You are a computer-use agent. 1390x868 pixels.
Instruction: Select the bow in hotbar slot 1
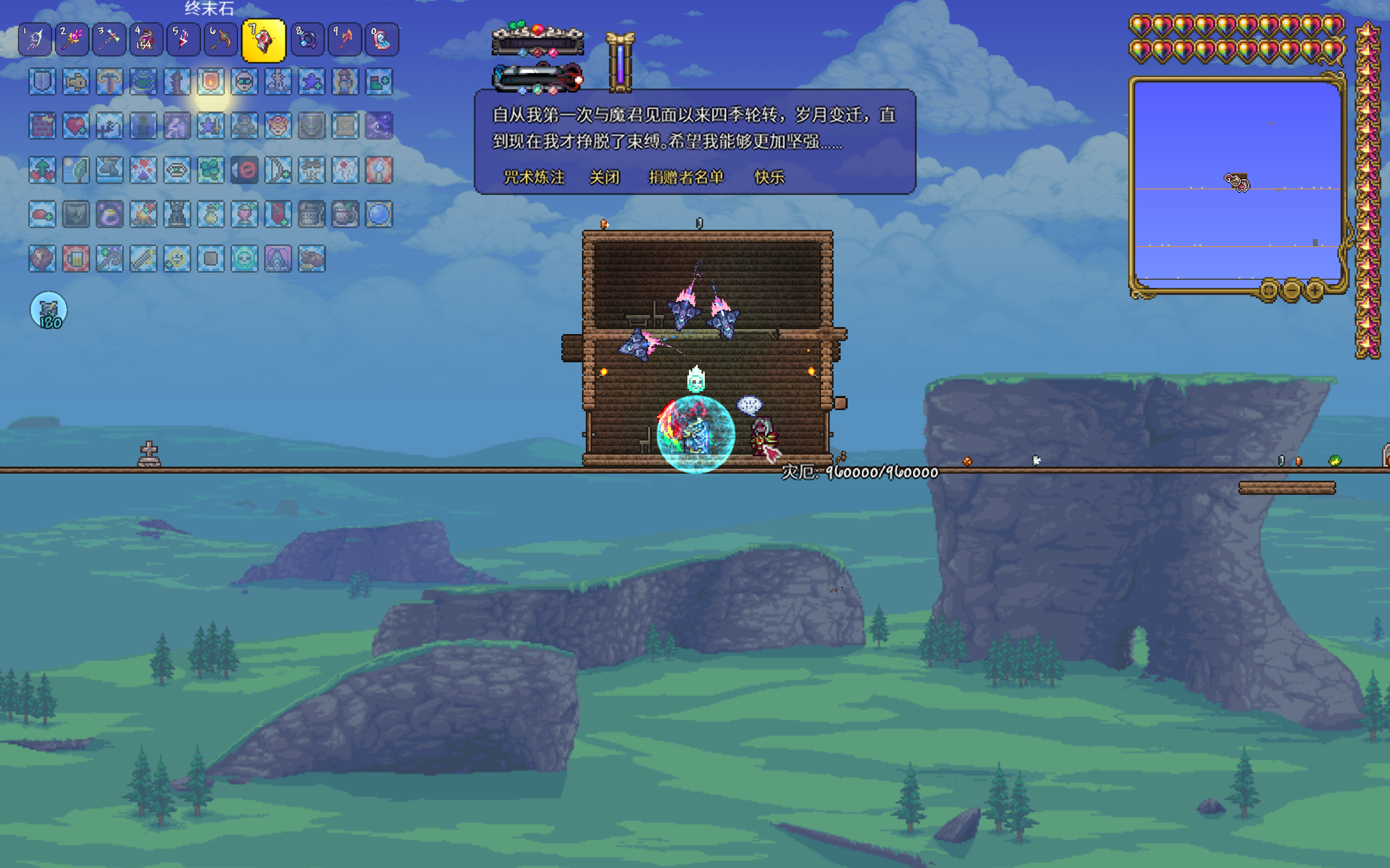point(35,40)
